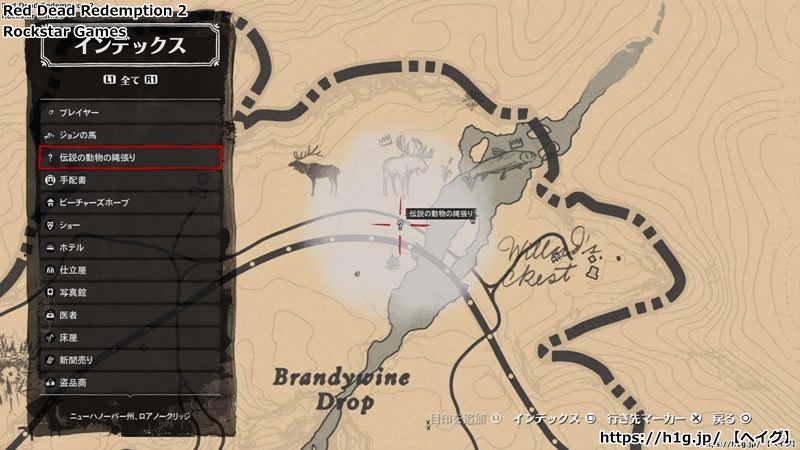Choose the 伝説の動物の縄張り index entry
Viewport: 800px width, 450px height.
[x=130, y=157]
